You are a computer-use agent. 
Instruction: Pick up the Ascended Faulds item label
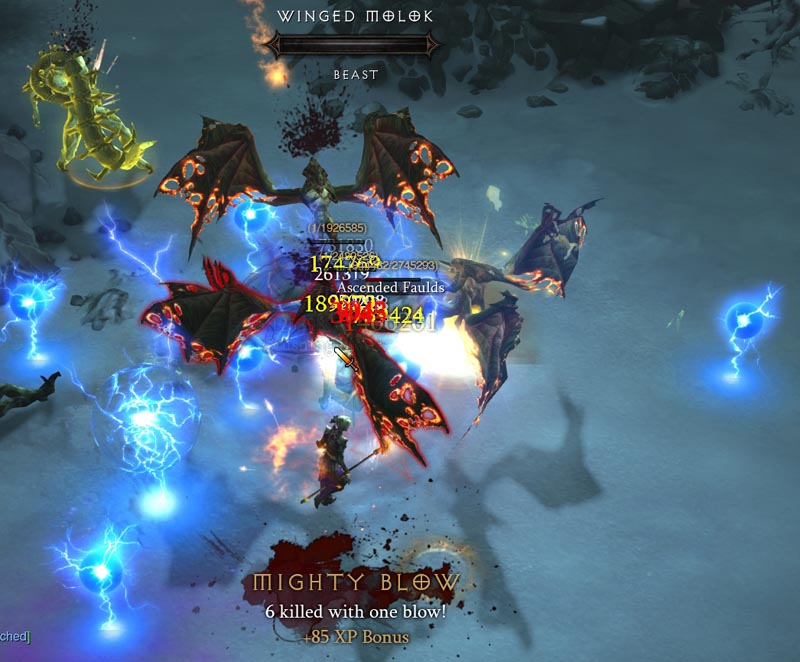click(390, 287)
